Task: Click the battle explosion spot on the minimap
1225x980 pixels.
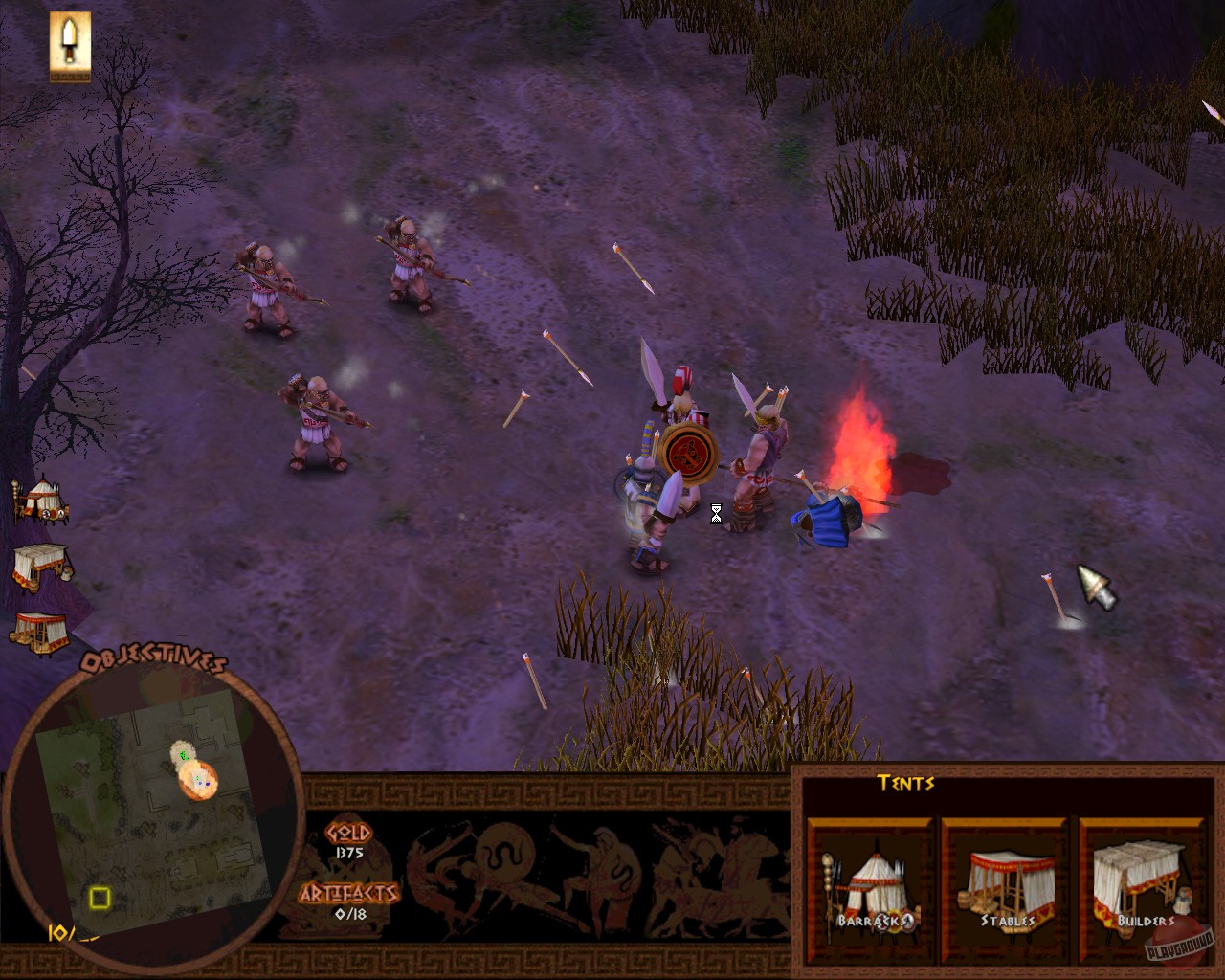Action: coord(198,783)
